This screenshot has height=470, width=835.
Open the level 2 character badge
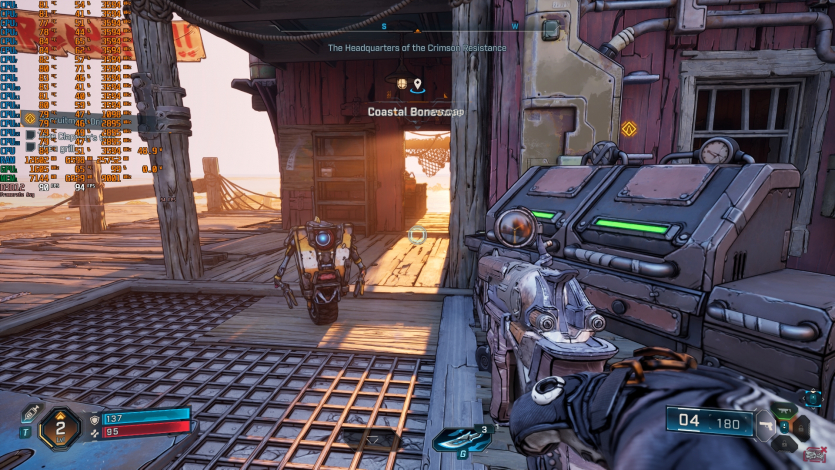(x=59, y=428)
